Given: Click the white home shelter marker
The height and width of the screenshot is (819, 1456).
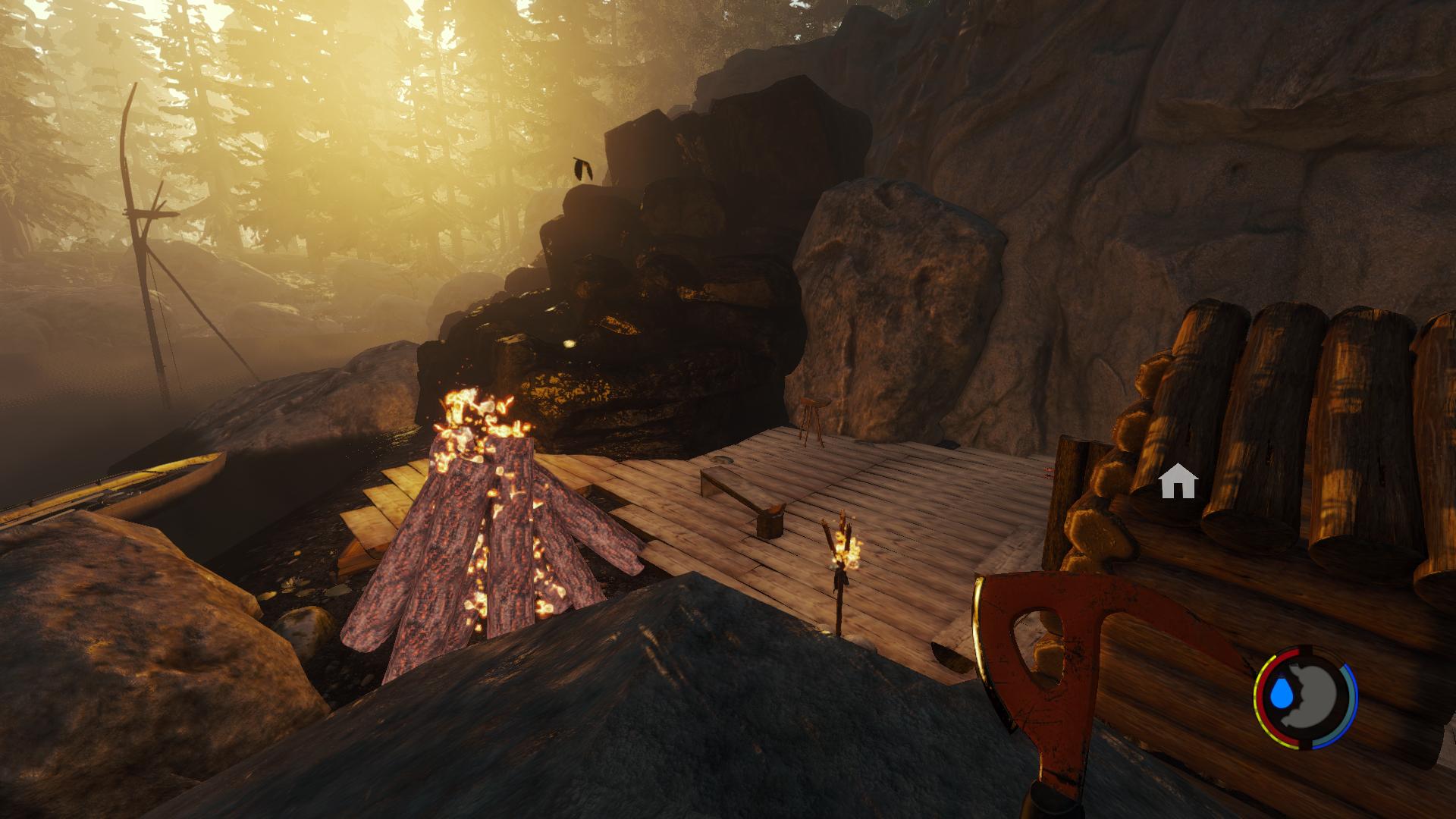Looking at the screenshot, I should tap(1178, 482).
